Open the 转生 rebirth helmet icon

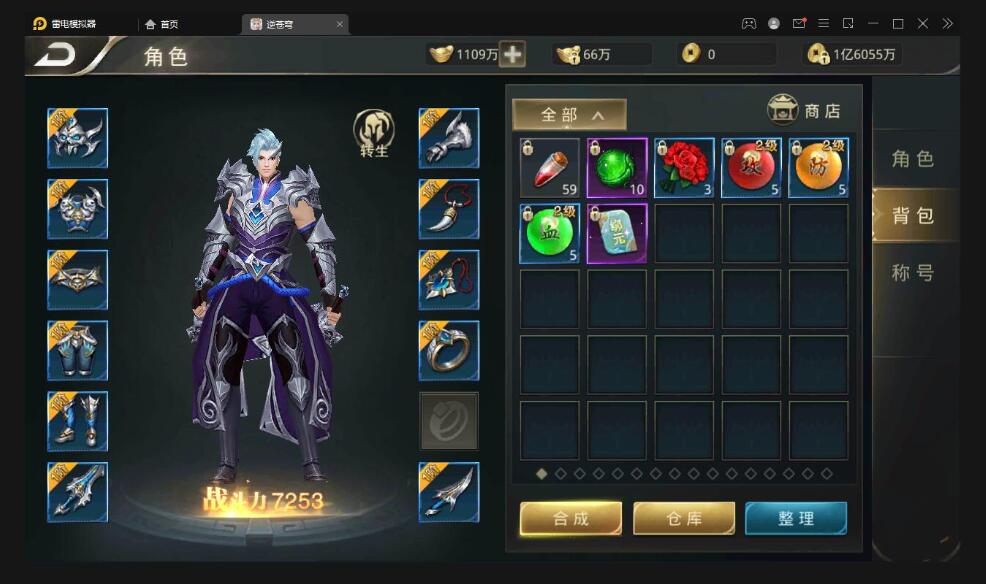[x=374, y=133]
